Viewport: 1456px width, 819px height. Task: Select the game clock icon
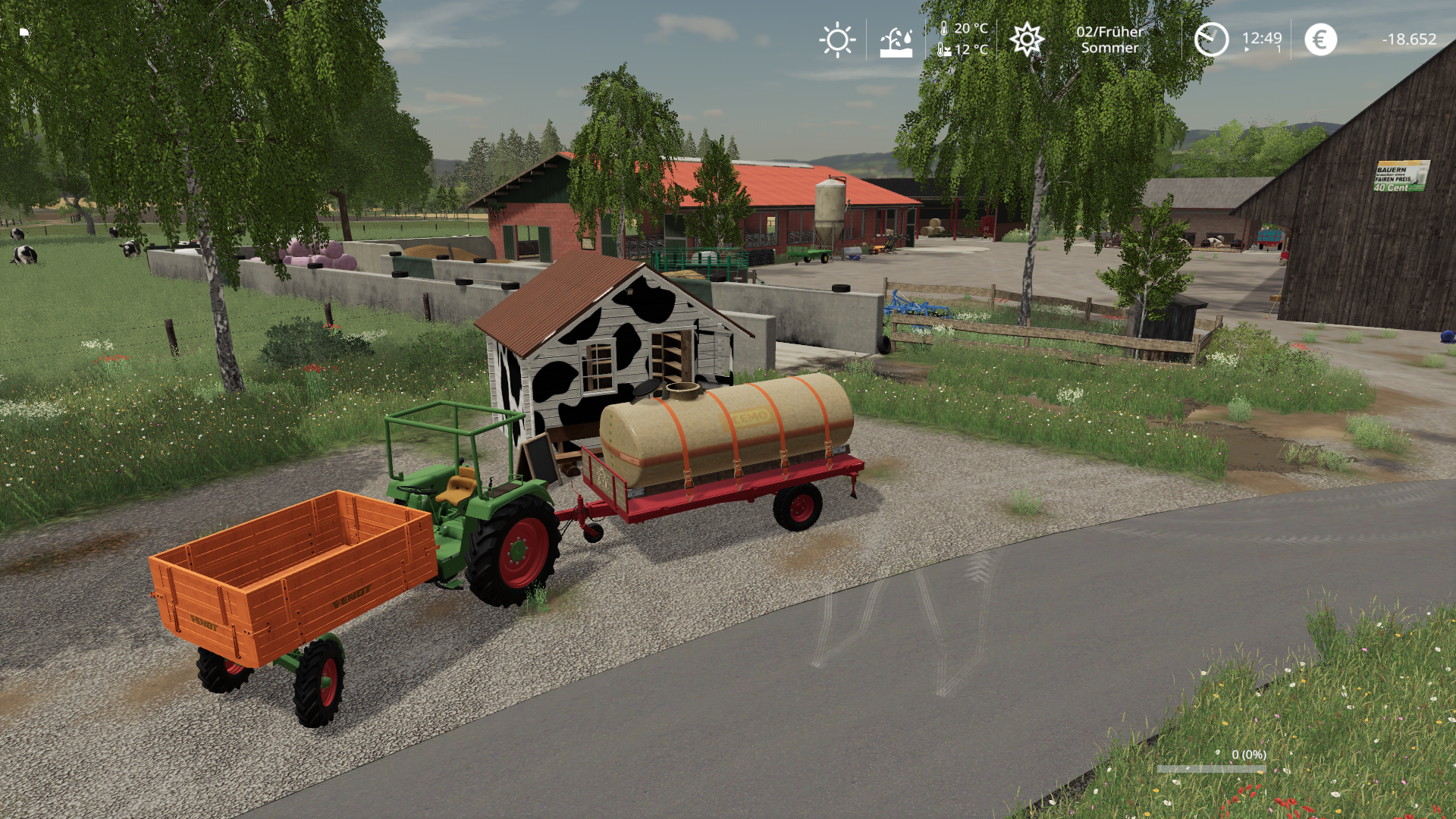1211,39
